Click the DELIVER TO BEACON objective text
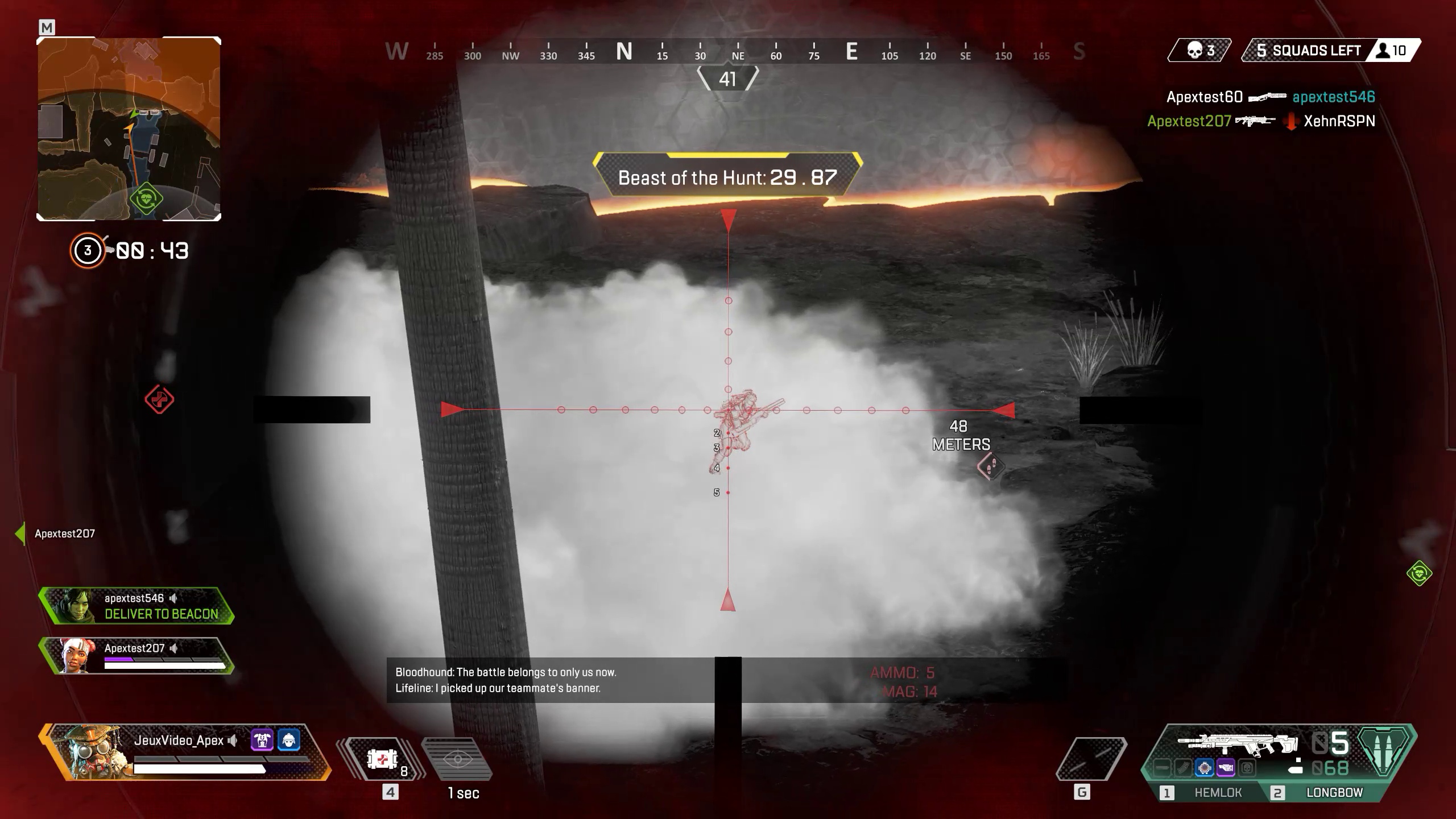 click(160, 614)
